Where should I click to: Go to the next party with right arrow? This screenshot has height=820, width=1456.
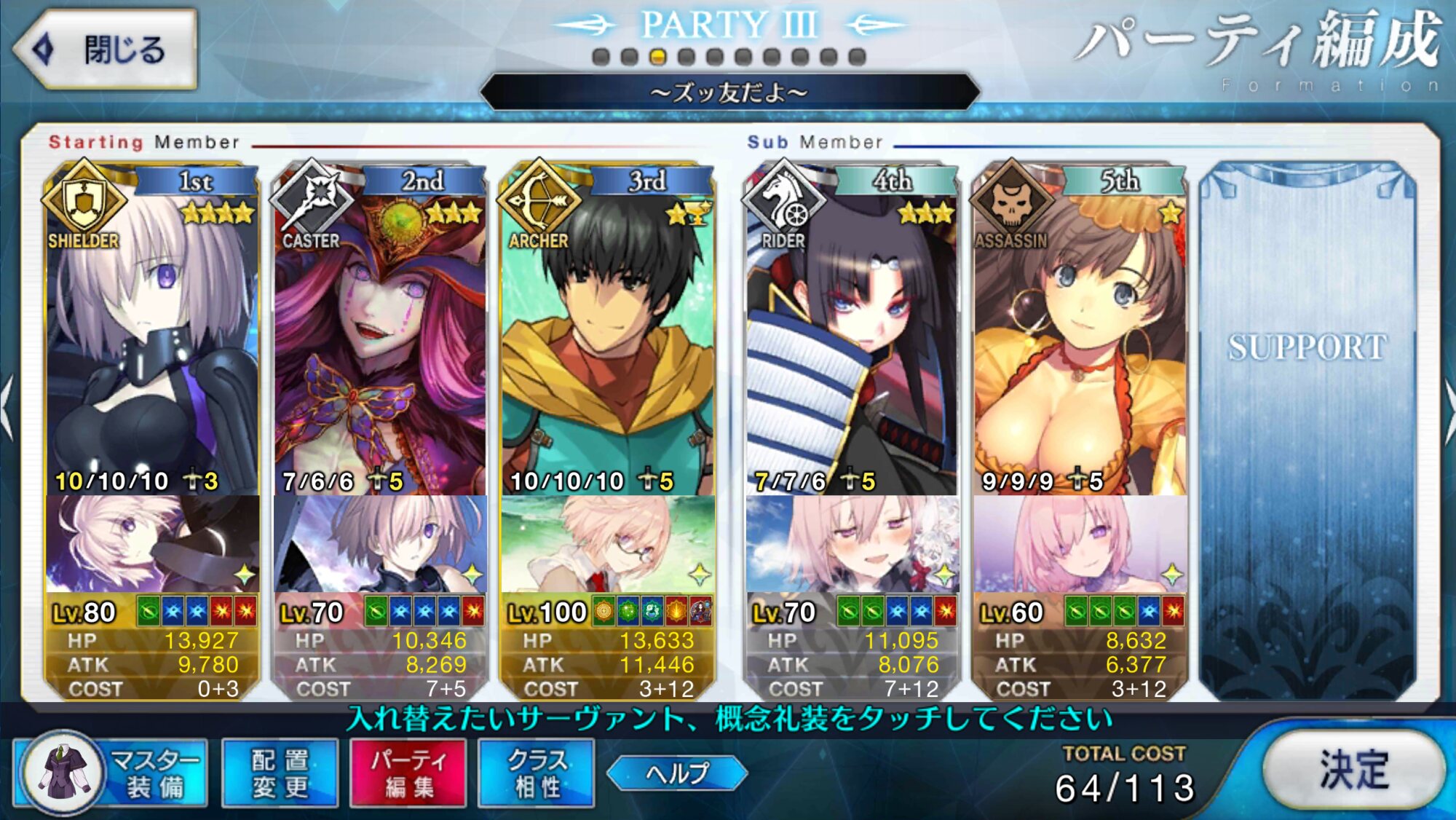click(x=1449, y=408)
